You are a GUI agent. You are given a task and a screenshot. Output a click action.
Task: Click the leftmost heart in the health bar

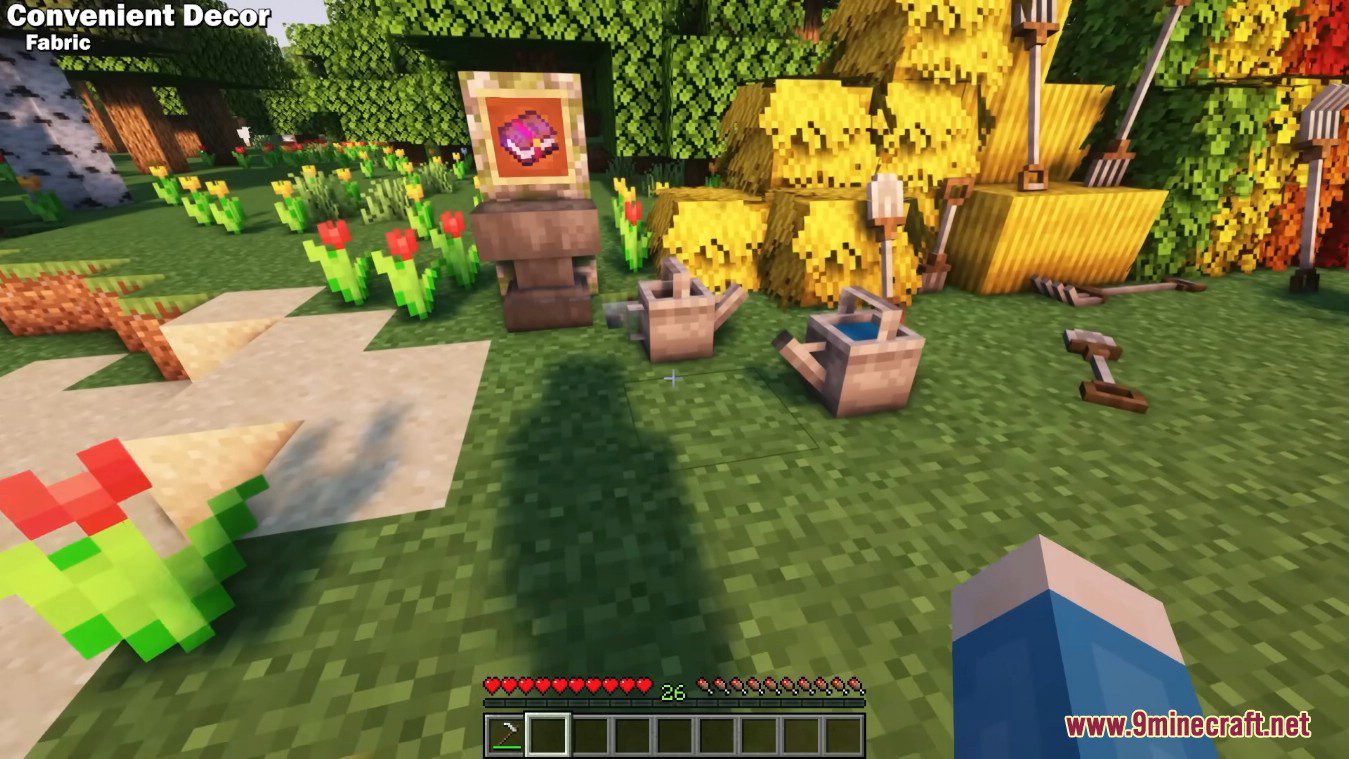coord(491,685)
